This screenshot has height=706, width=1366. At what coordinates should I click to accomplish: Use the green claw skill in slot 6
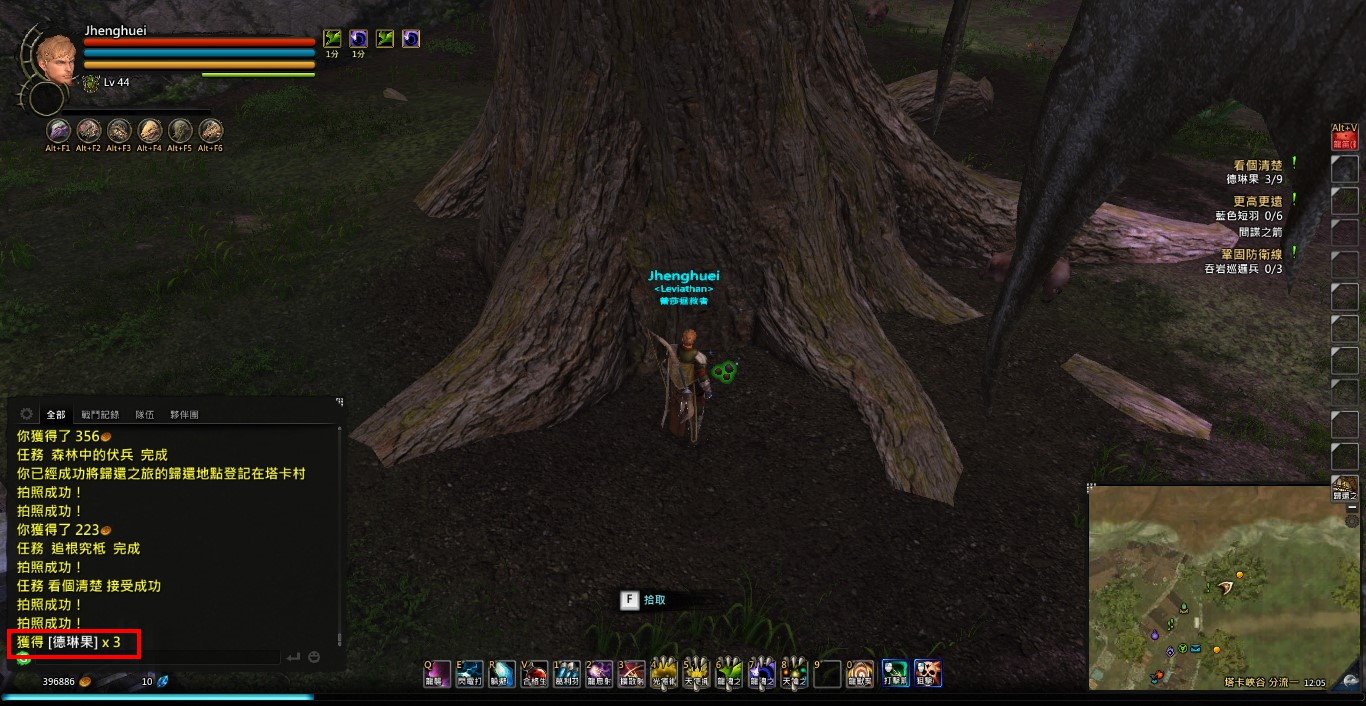coord(729,673)
